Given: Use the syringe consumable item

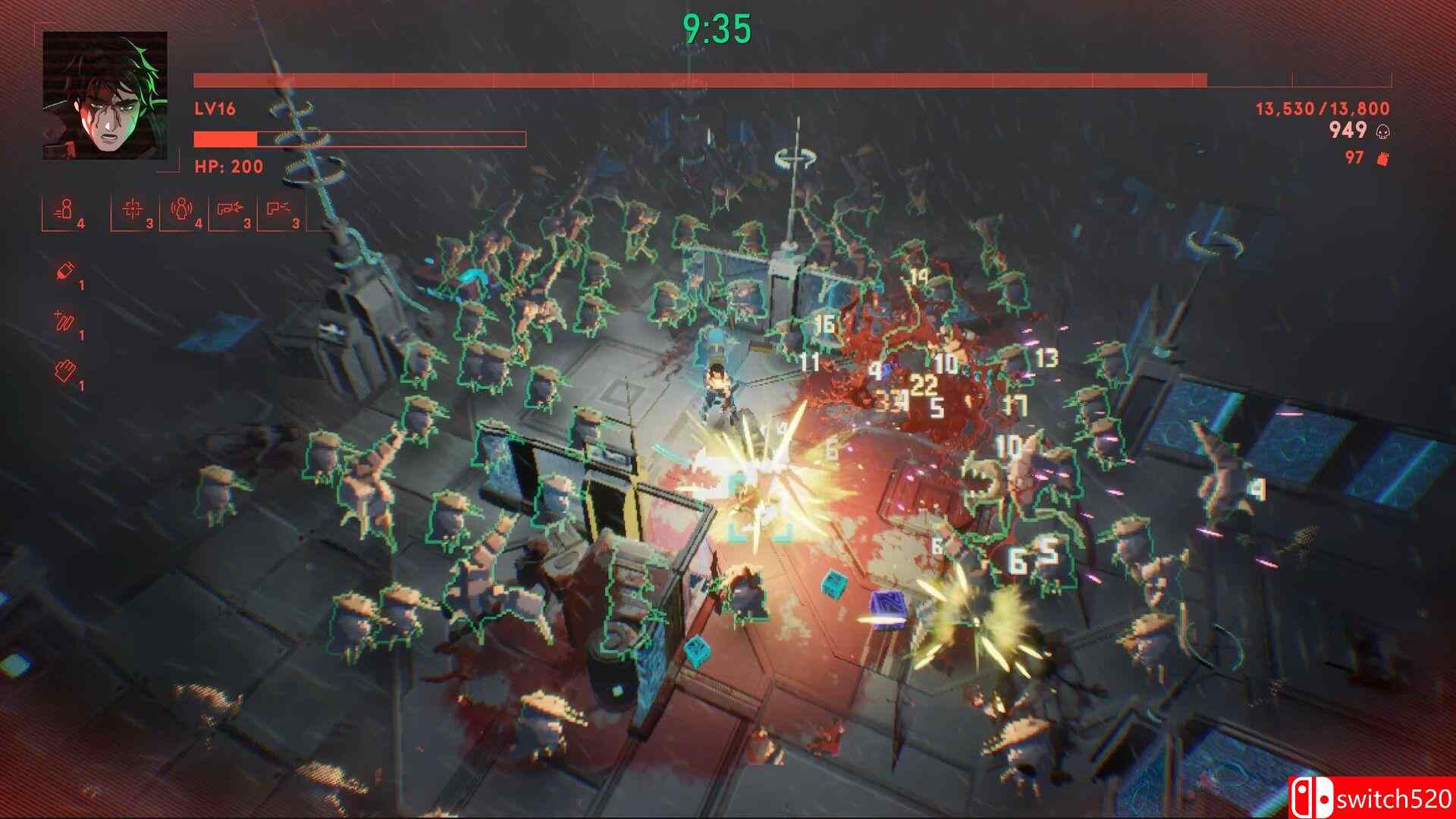Looking at the screenshot, I should point(64,271).
